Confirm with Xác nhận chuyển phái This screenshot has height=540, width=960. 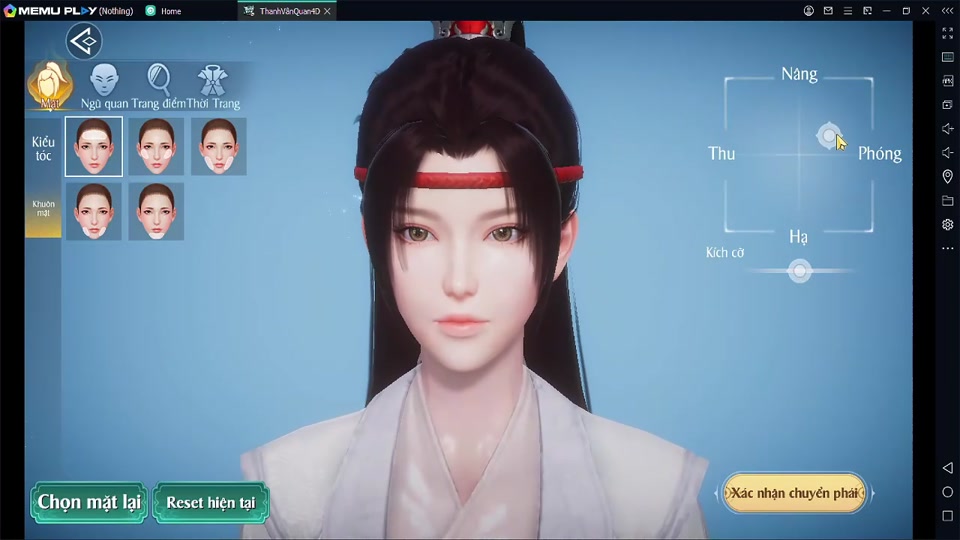pos(794,493)
